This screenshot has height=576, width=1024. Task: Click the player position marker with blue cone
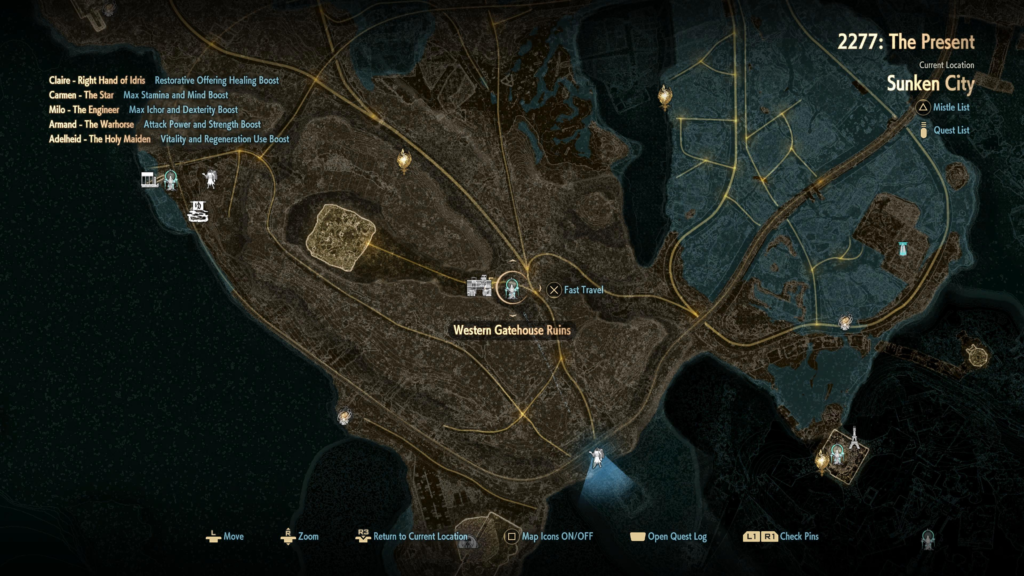point(598,457)
